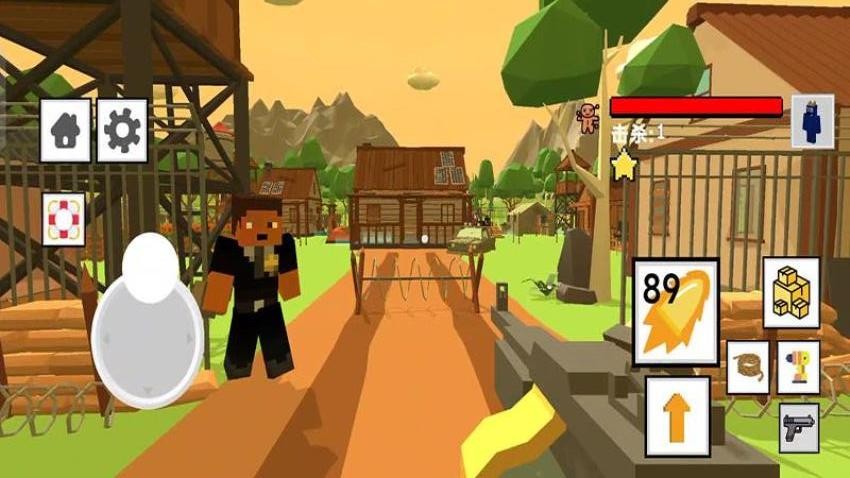Return to the home screen
Image resolution: width=850 pixels, height=478 pixels.
click(x=65, y=130)
